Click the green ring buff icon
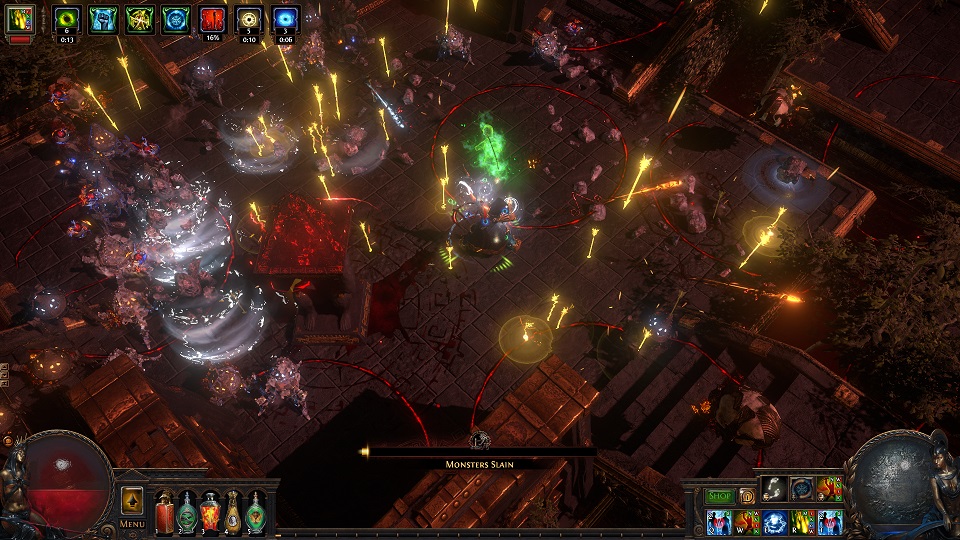960x540 pixels. point(66,18)
